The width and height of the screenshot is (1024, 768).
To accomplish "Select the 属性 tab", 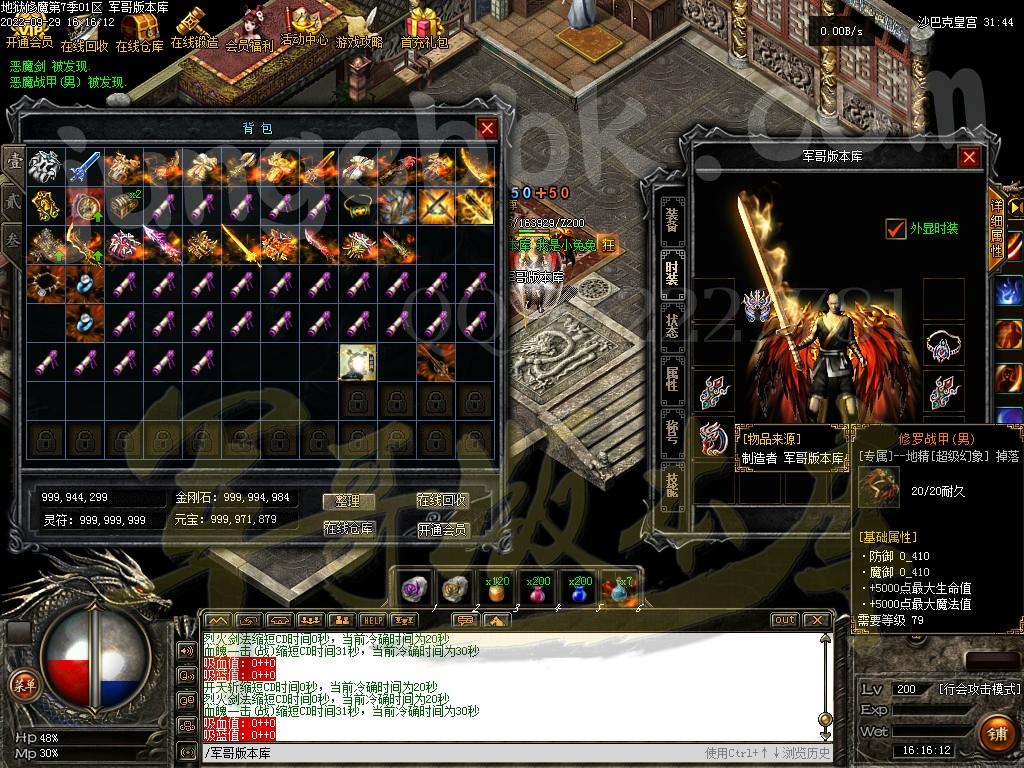I will (672, 378).
